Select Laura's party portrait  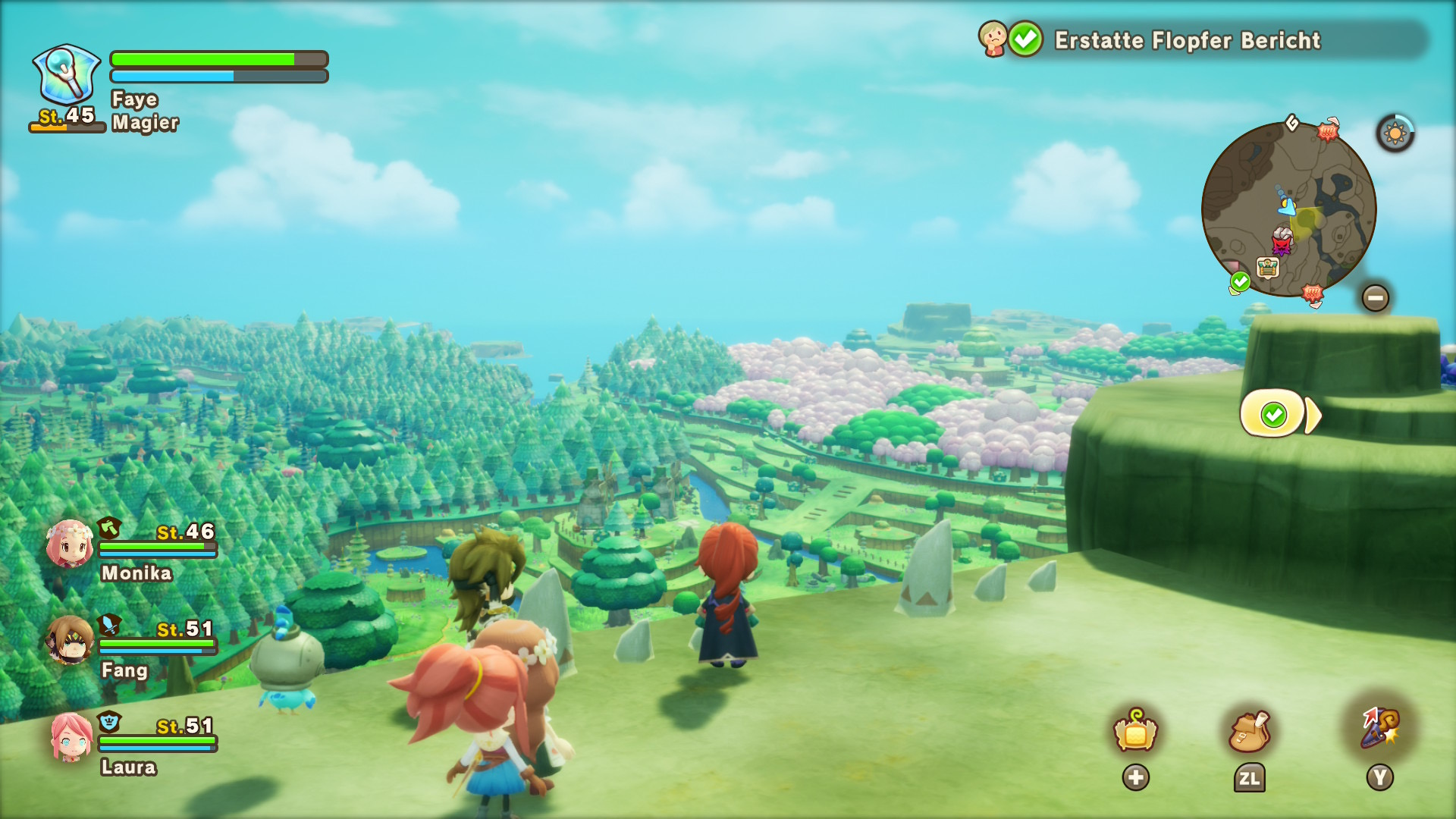click(x=70, y=737)
